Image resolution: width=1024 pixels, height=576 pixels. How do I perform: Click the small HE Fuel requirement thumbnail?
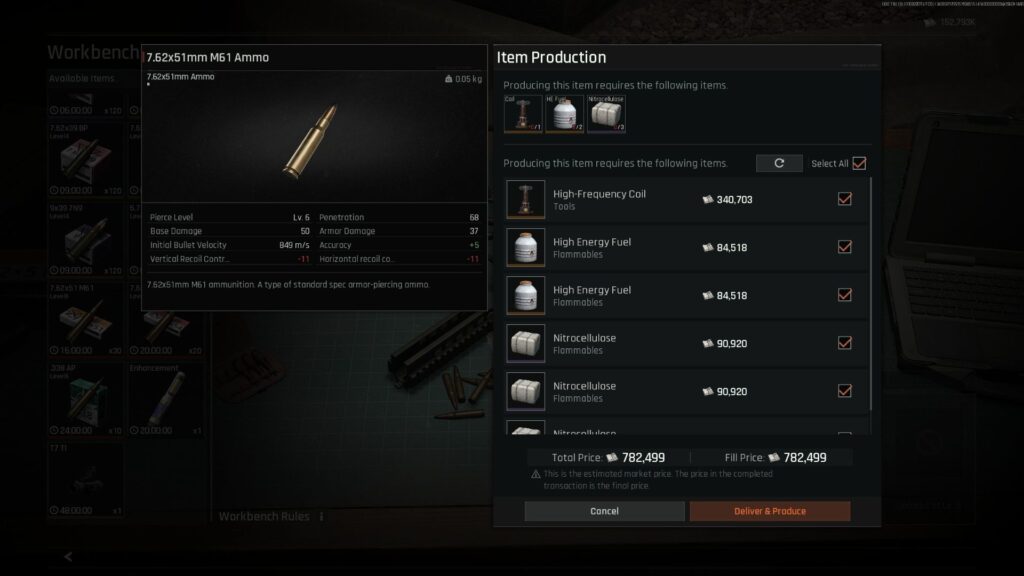coord(564,114)
